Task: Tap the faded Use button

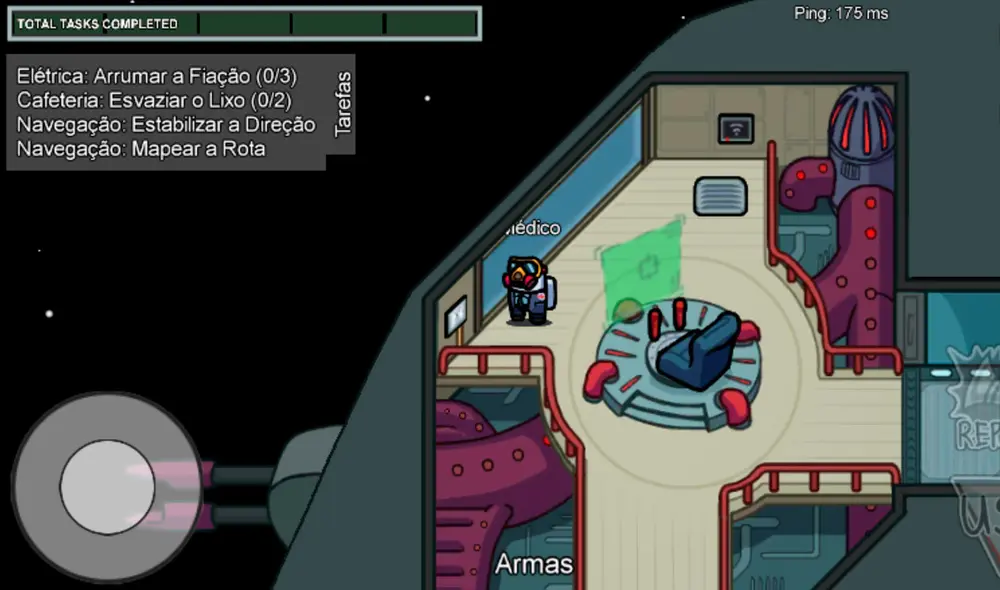Action: (977, 520)
